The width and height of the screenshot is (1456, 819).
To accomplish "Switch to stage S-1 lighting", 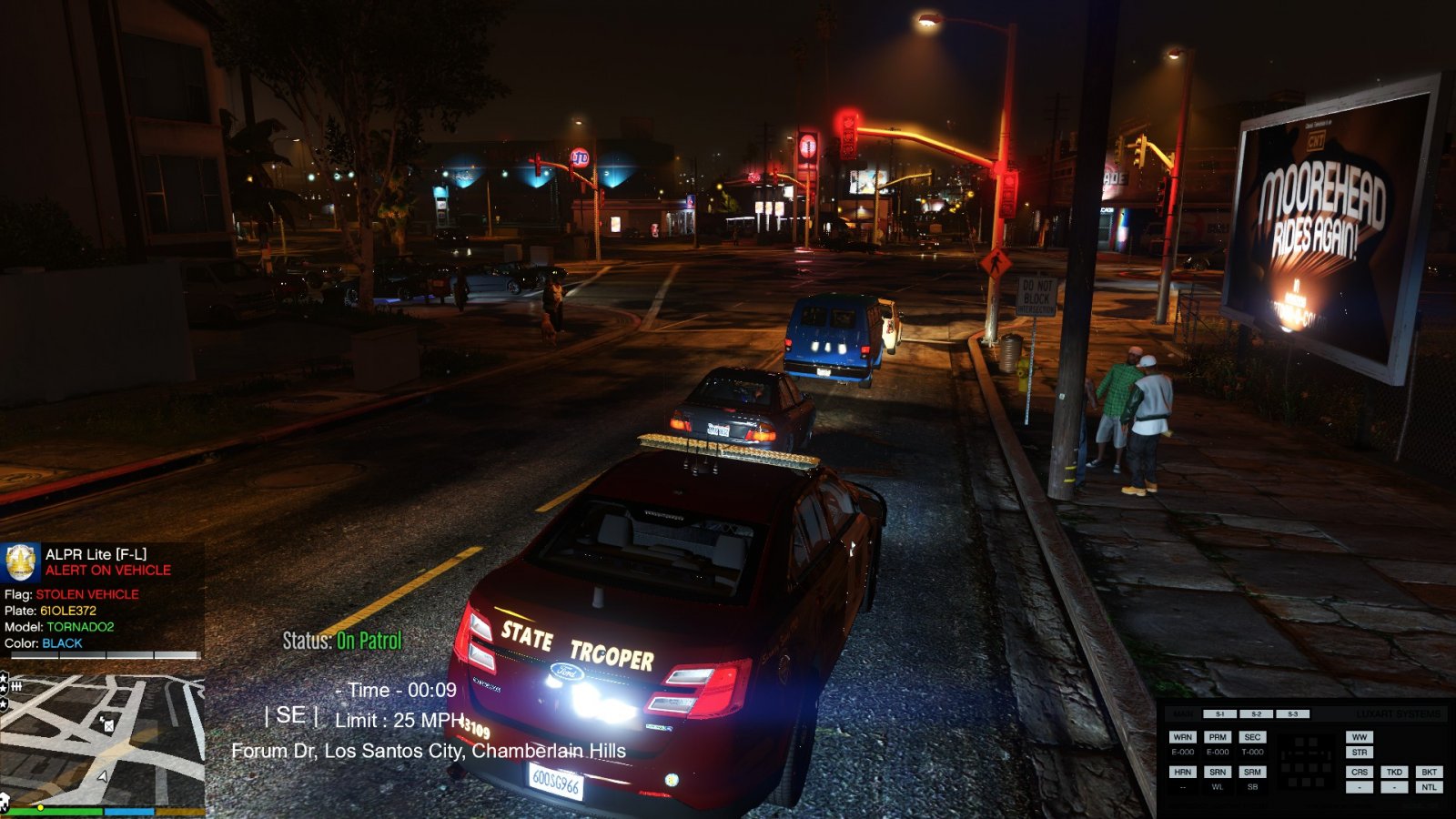I will [1219, 714].
